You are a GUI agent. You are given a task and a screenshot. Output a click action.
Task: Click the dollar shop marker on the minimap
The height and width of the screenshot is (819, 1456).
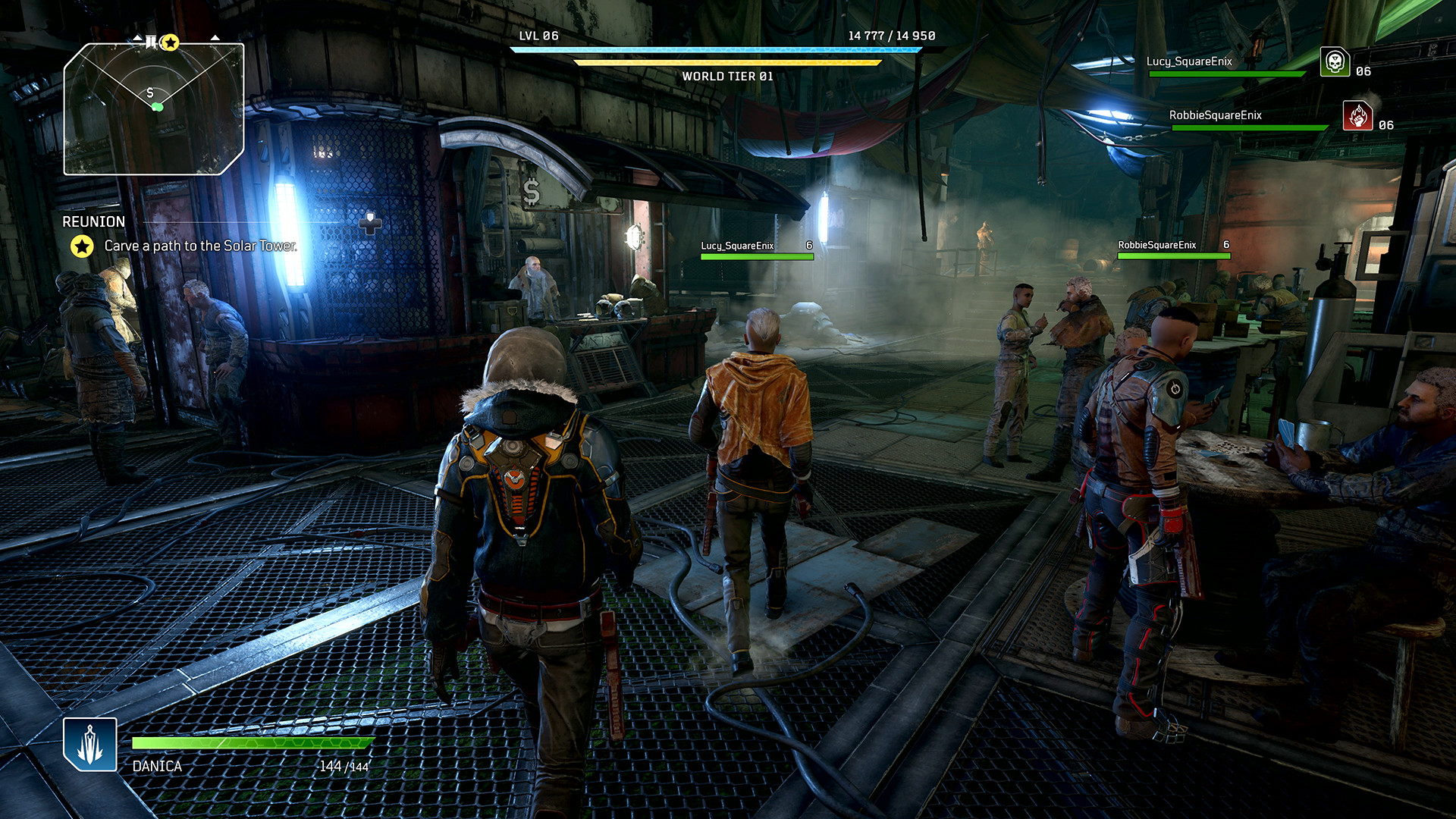[150, 93]
